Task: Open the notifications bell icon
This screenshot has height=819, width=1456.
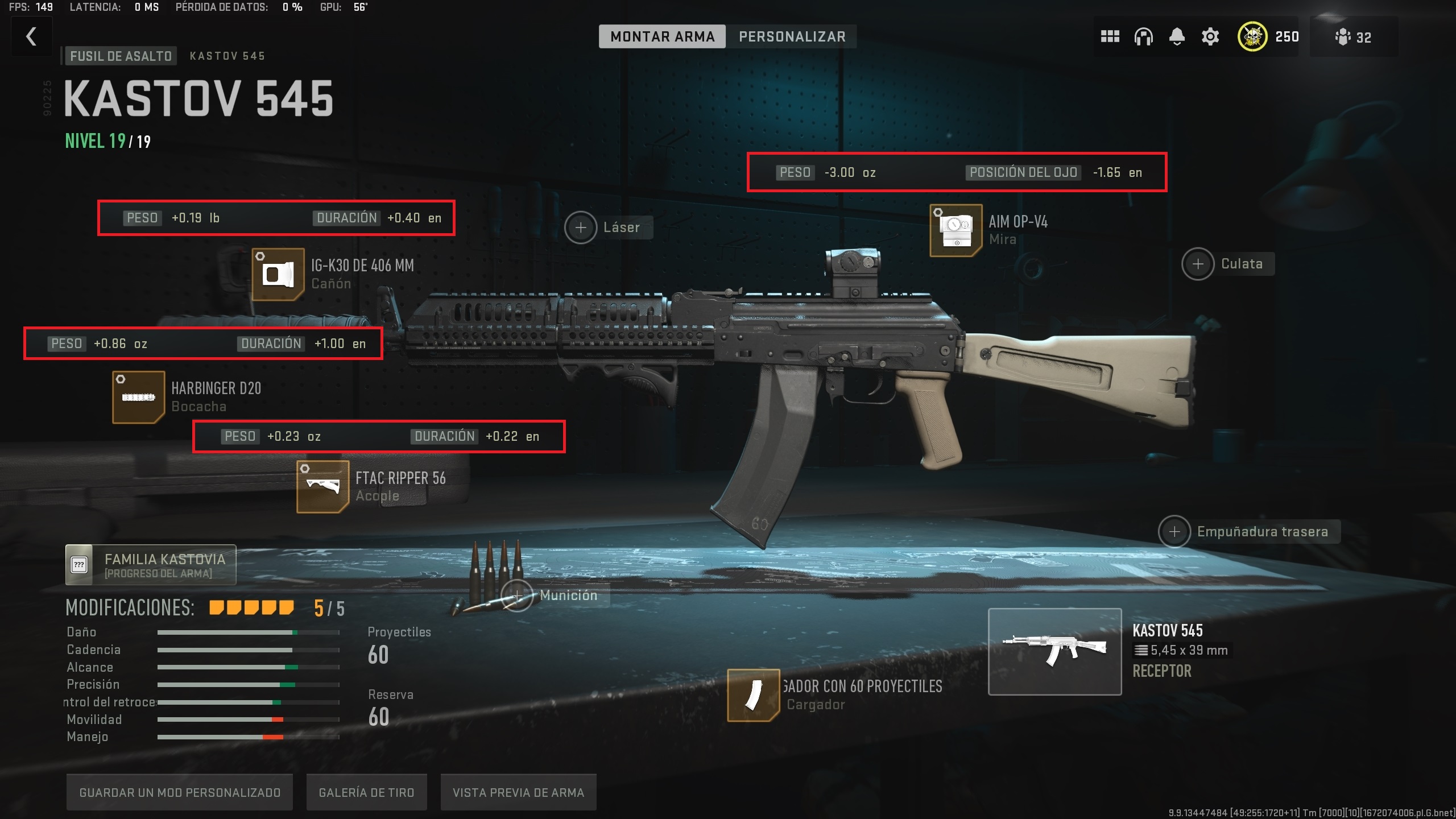Action: [x=1176, y=36]
